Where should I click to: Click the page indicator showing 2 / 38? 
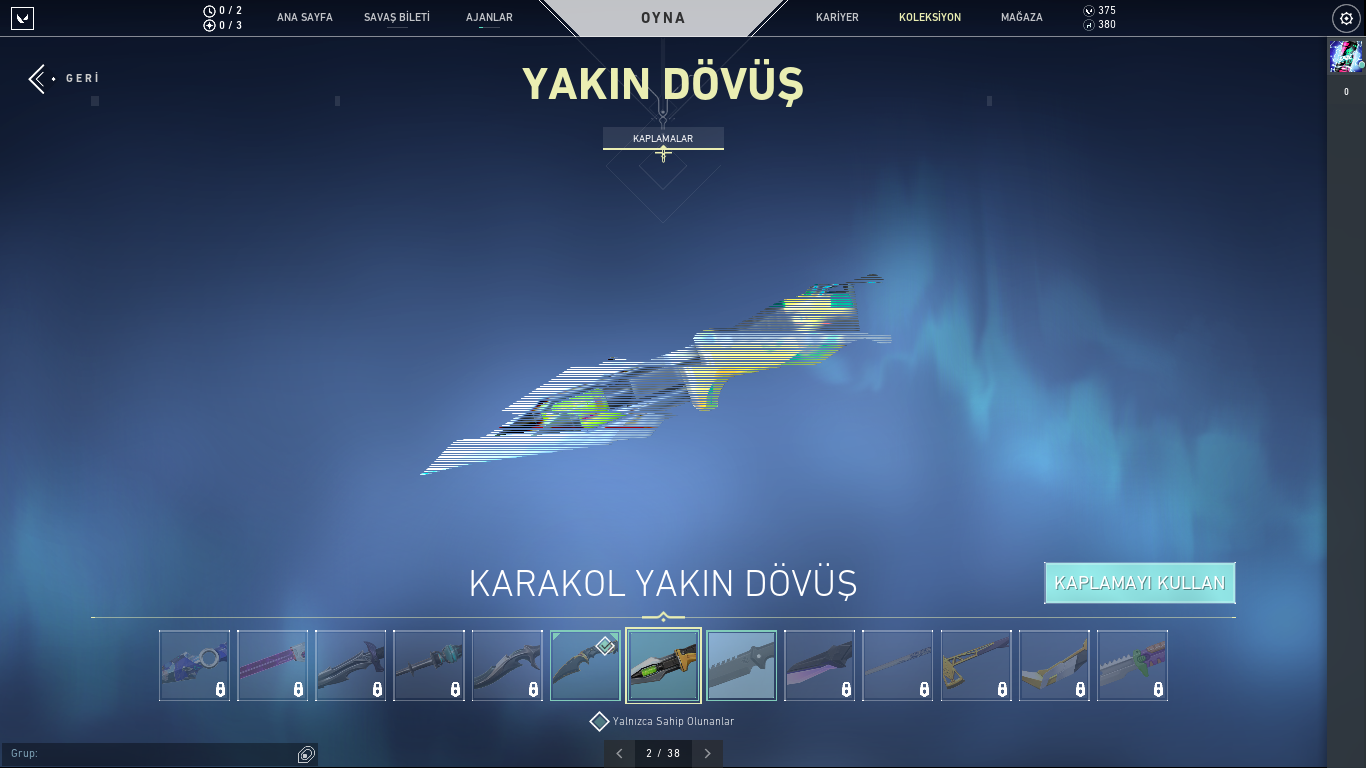click(663, 753)
